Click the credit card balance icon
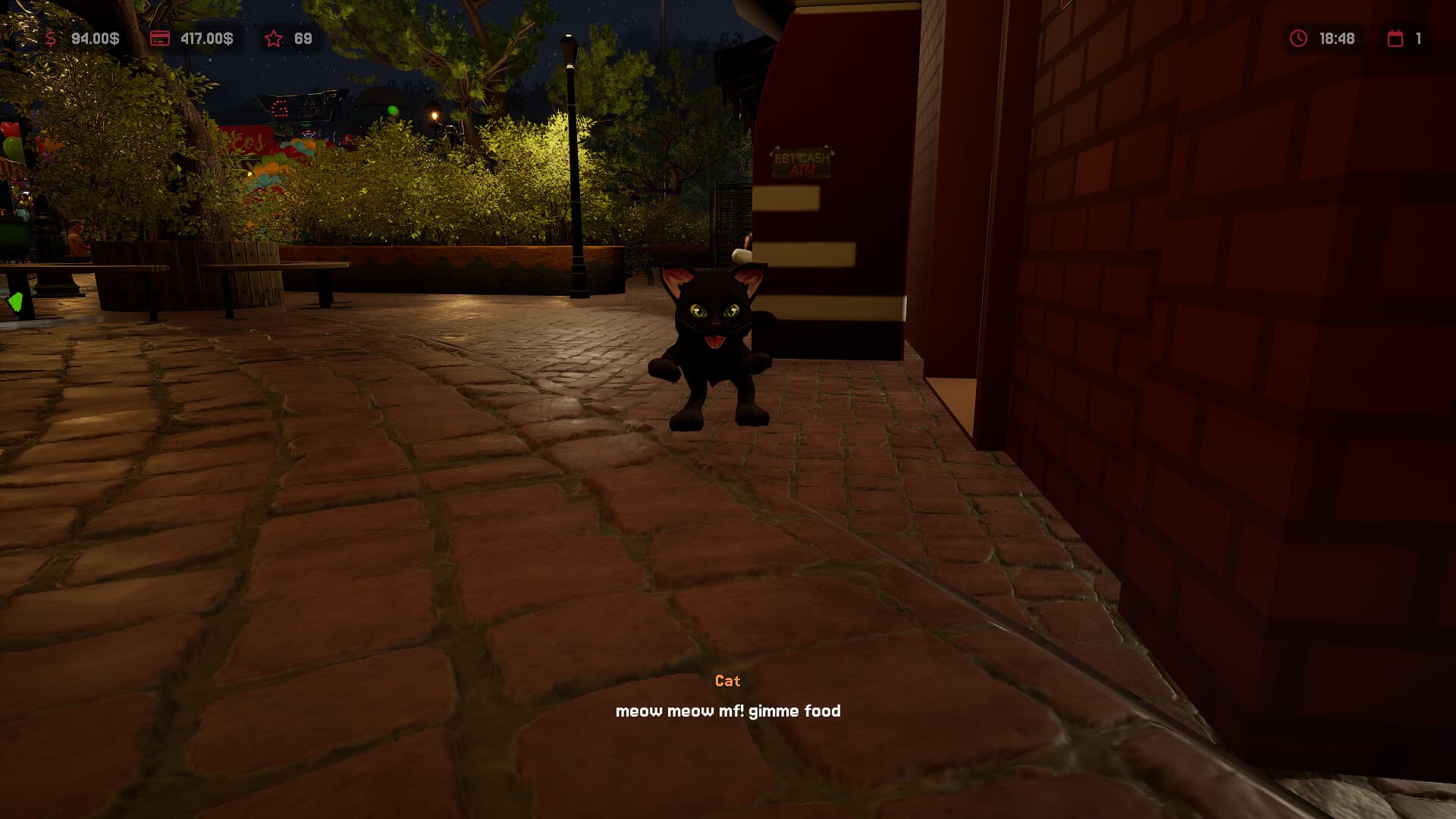The height and width of the screenshot is (819, 1456). click(160, 38)
